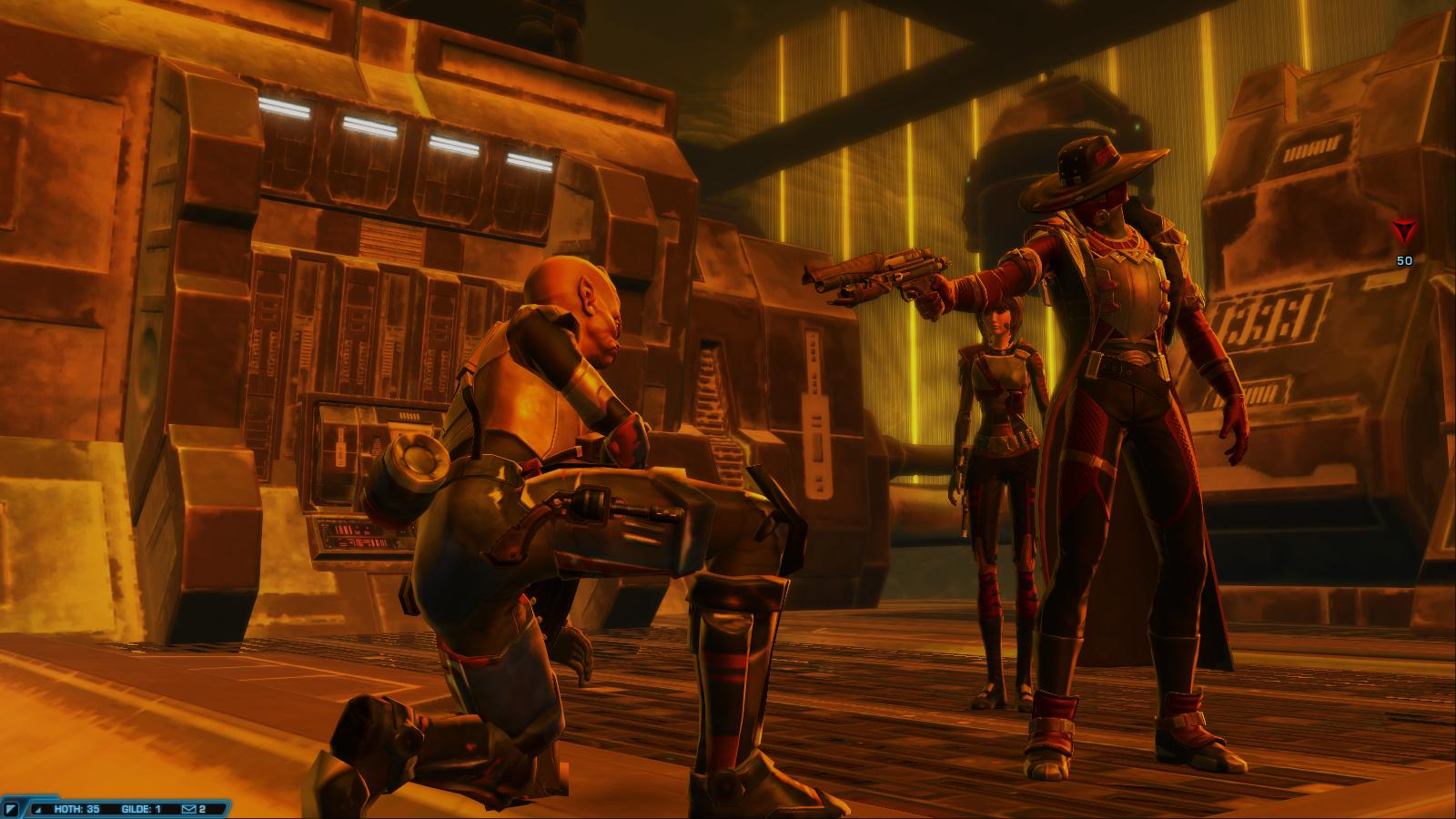1456x819 pixels.
Task: Click the chat panel toggle square button
Action: coord(12,808)
